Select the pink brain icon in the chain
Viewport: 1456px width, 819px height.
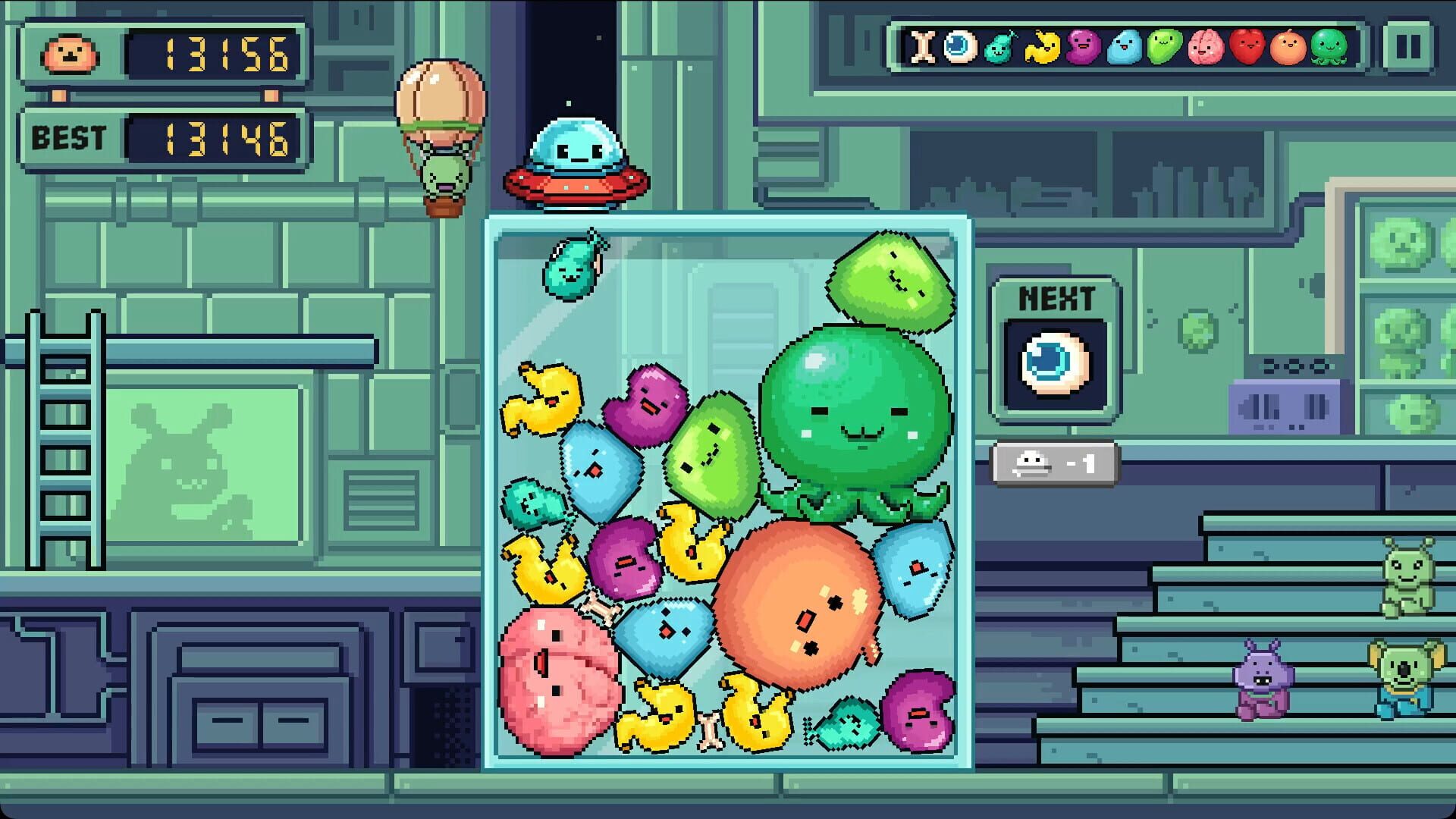pos(1204,48)
